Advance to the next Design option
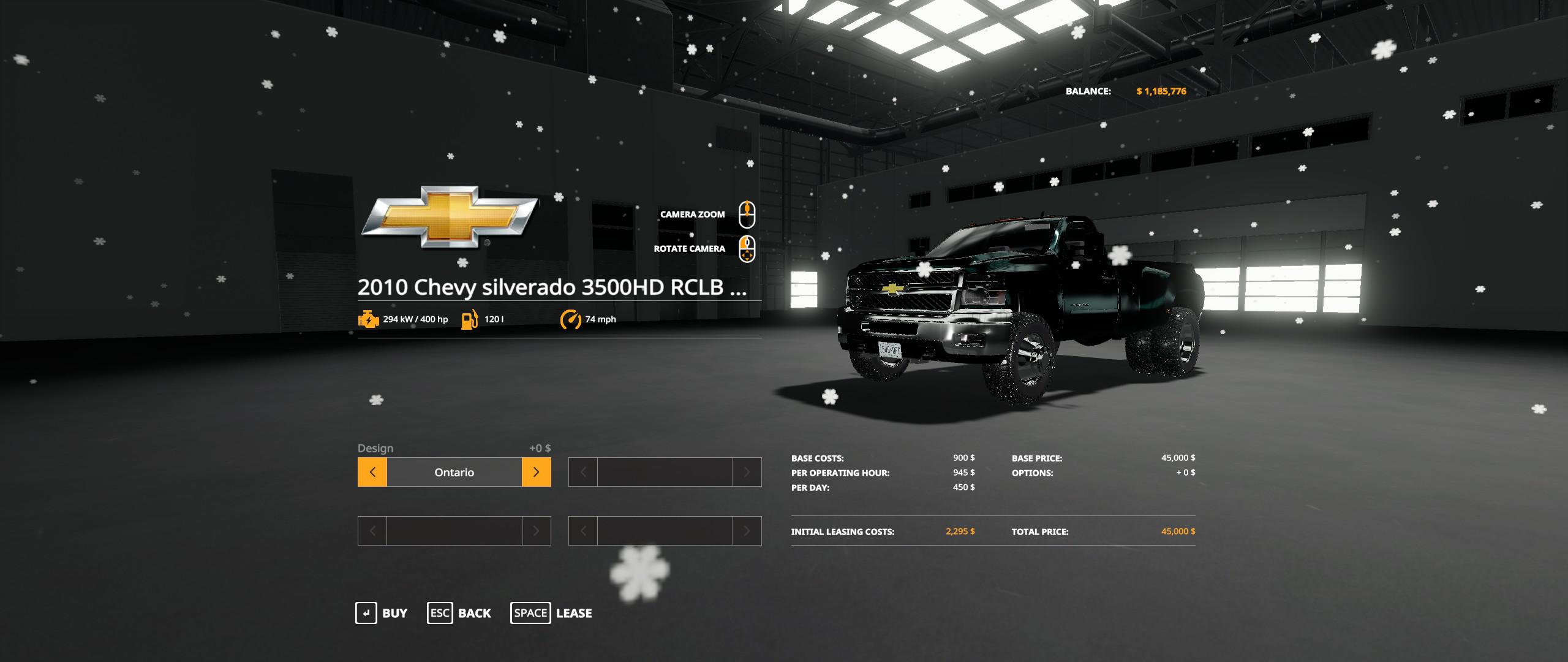 pos(536,472)
